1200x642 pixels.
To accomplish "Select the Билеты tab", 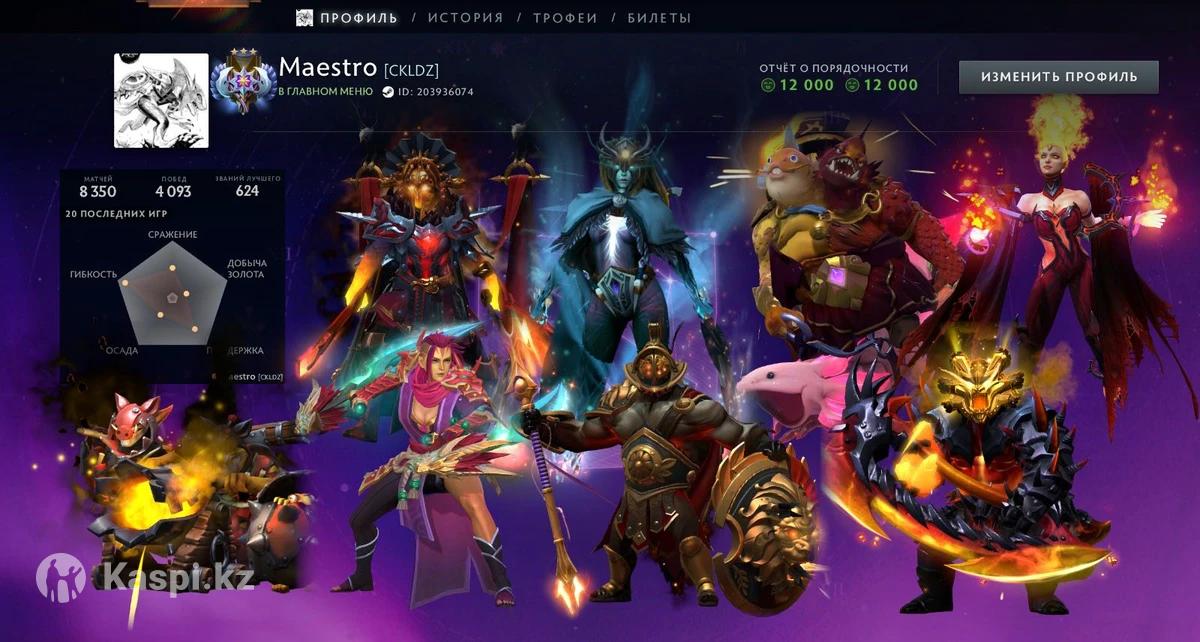I will 659,18.
